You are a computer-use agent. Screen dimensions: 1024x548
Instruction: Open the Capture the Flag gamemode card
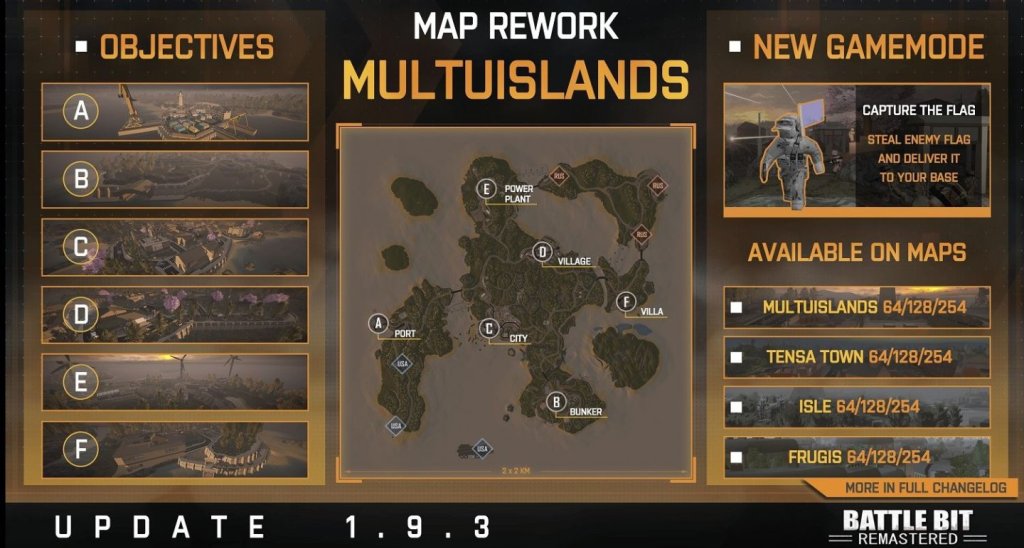[857, 149]
